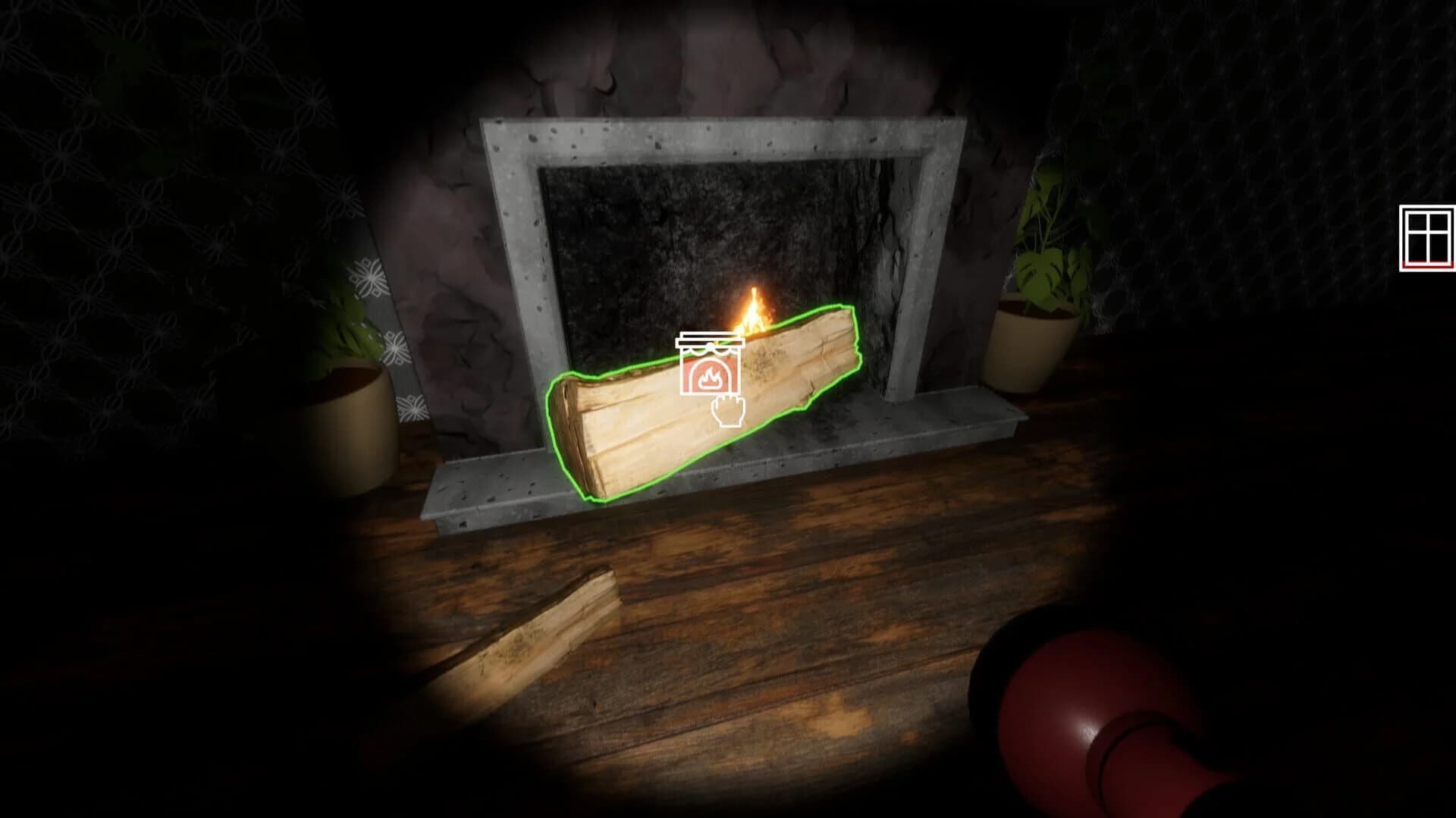Click the window objective icon in top-right corner
Viewport: 1456px width, 818px height.
click(x=1429, y=235)
